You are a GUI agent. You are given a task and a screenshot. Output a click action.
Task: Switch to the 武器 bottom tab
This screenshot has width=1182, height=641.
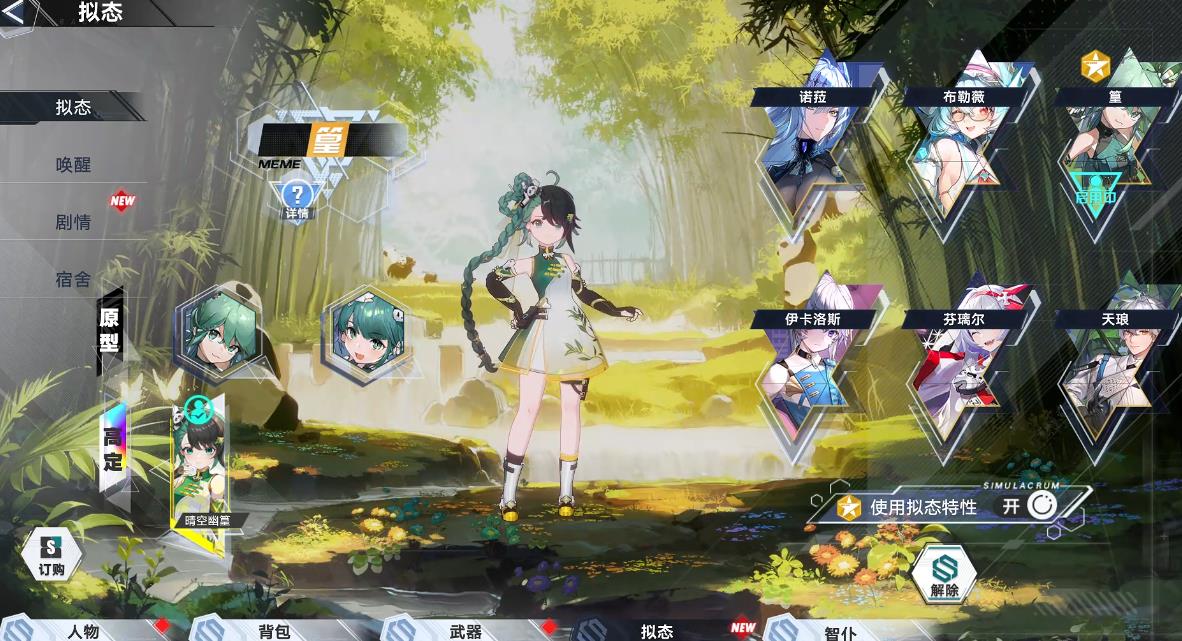tap(465, 631)
